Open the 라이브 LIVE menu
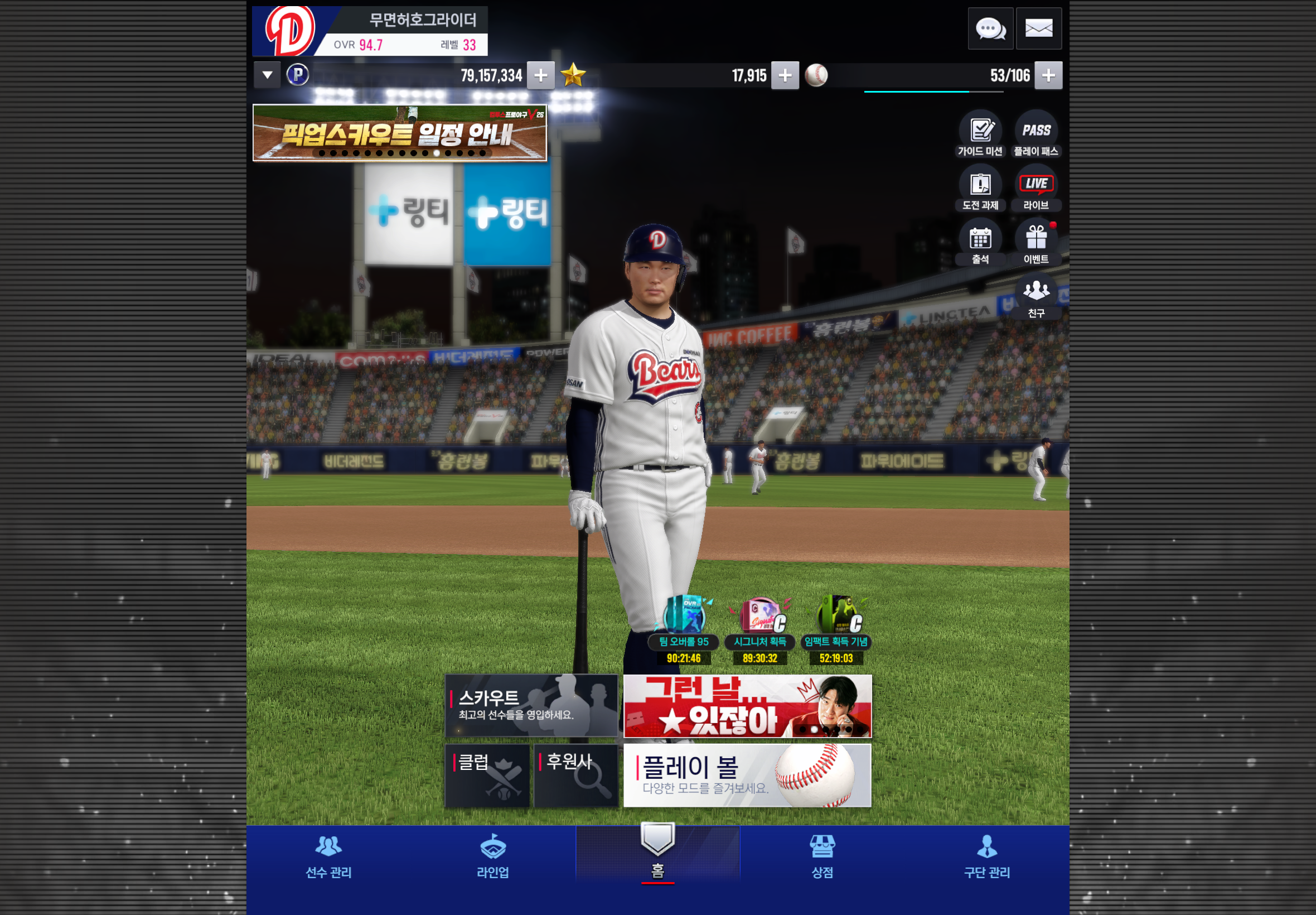This screenshot has height=915, width=1316. pyautogui.click(x=1036, y=188)
